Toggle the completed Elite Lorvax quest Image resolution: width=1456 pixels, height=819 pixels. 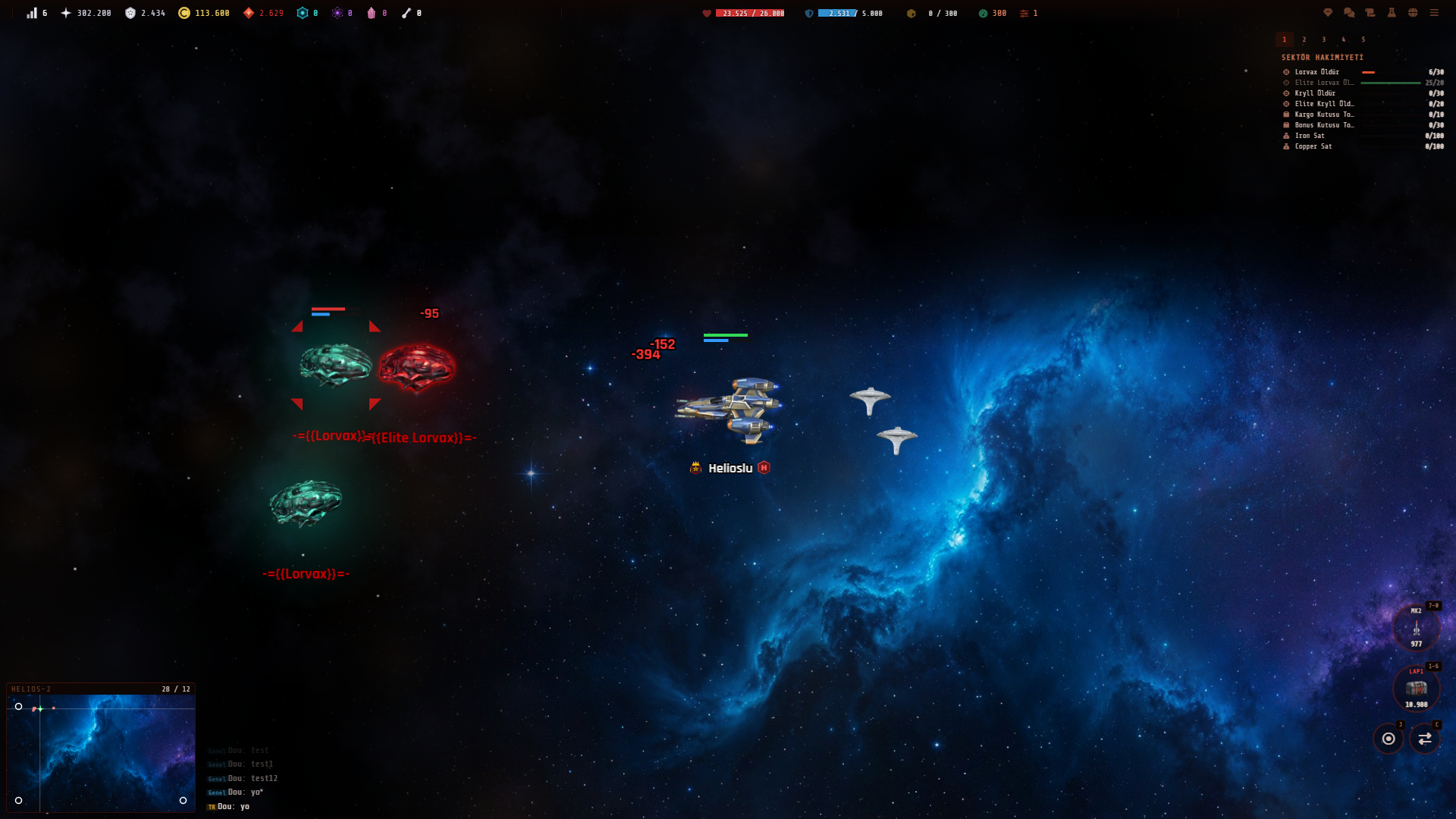coord(1323,82)
